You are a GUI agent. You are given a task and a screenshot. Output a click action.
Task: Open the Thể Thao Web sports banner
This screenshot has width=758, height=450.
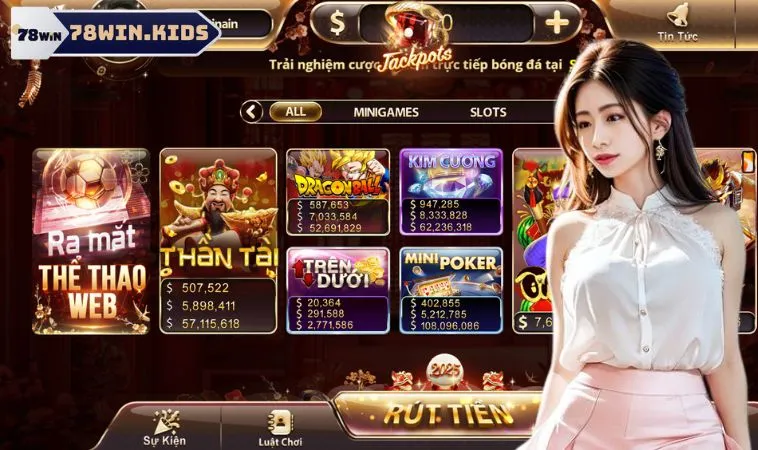[x=91, y=240]
